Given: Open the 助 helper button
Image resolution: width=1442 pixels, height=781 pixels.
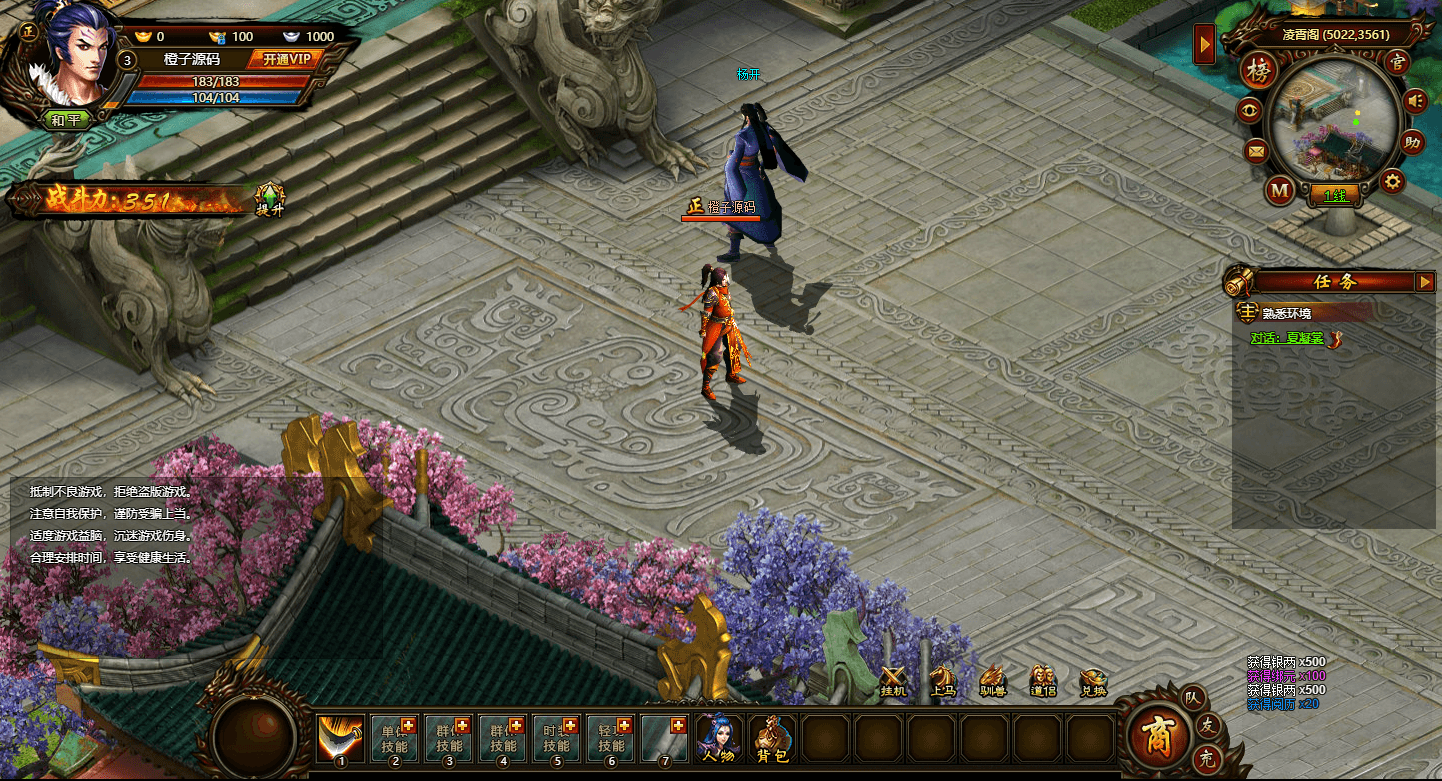Looking at the screenshot, I should (x=1412, y=142).
